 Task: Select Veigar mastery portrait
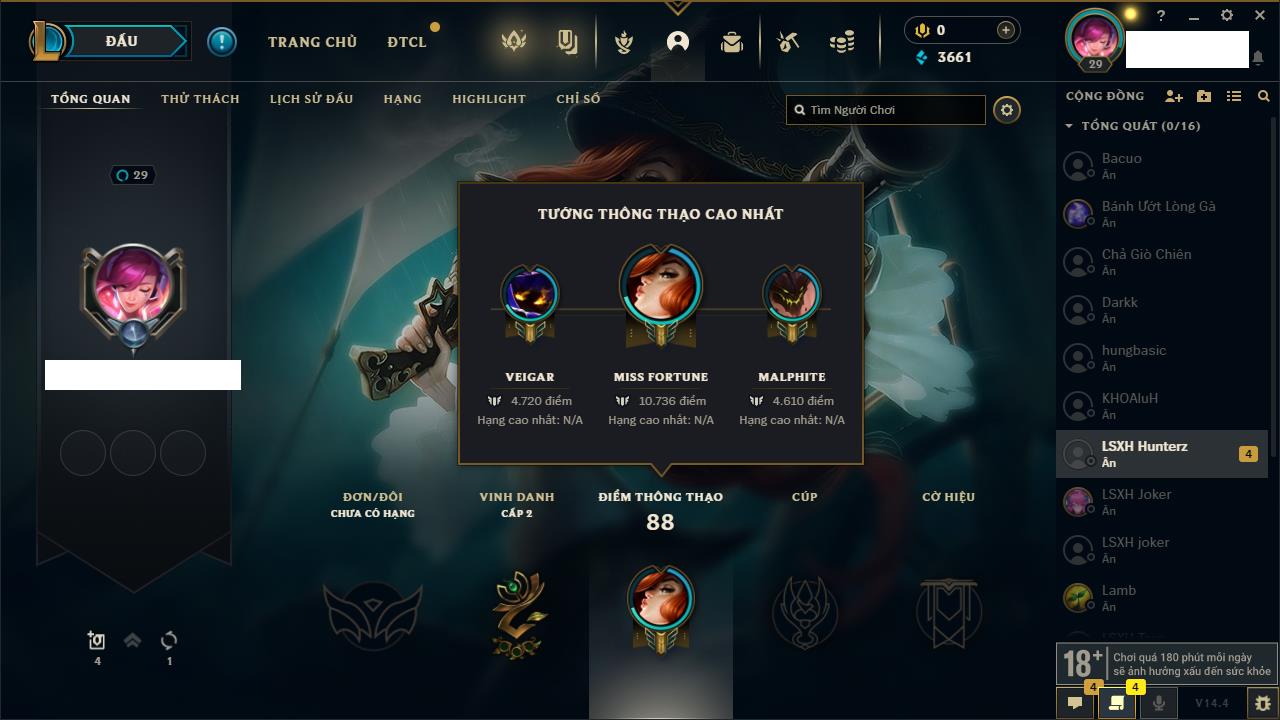tap(530, 295)
